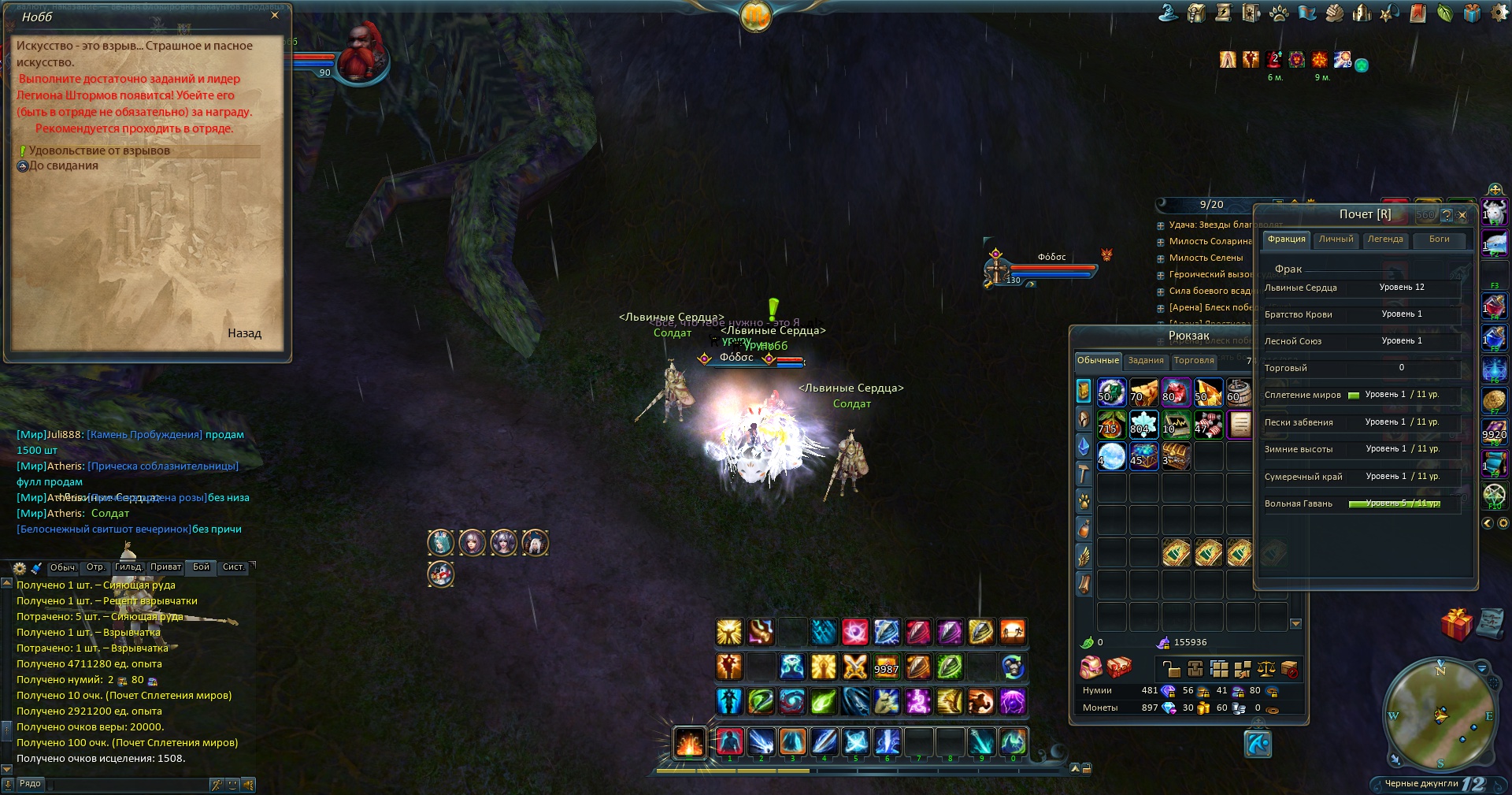Image resolution: width=1512 pixels, height=795 pixels.
Task: Switch chat to the "Гильд." tab
Action: point(128,567)
